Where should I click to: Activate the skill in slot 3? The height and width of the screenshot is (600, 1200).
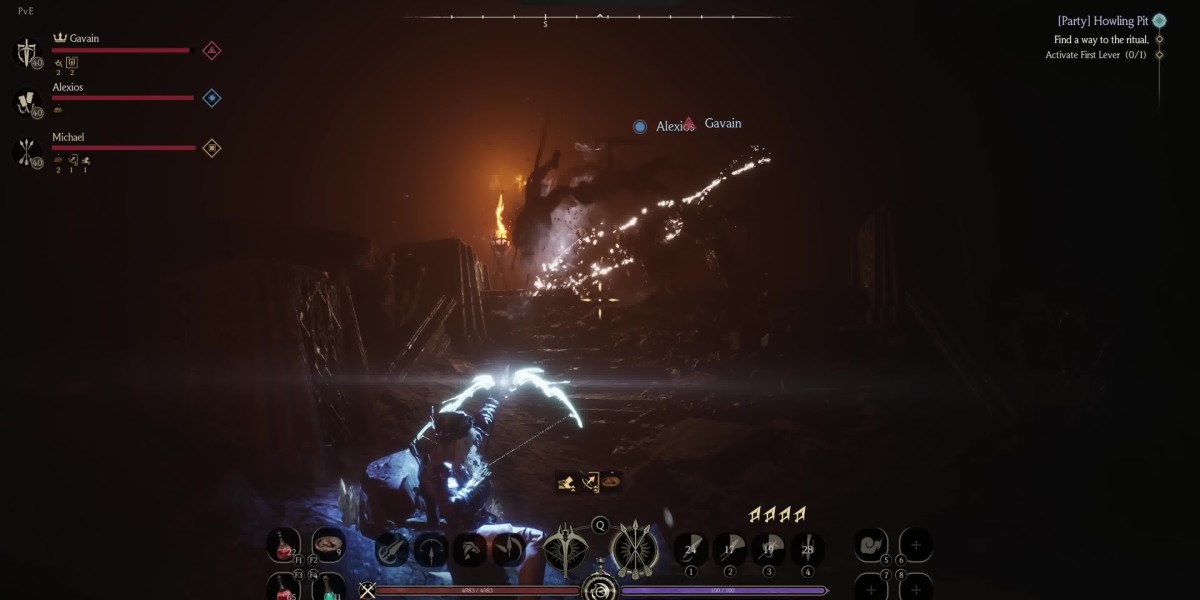[x=768, y=548]
